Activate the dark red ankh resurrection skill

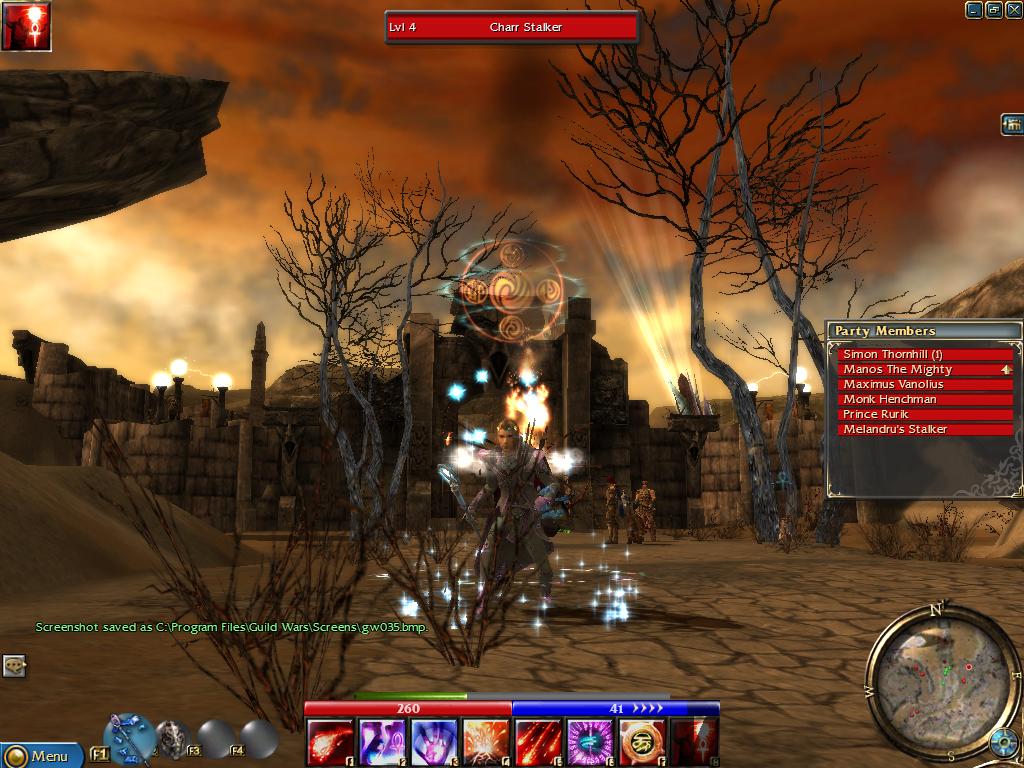pos(694,742)
